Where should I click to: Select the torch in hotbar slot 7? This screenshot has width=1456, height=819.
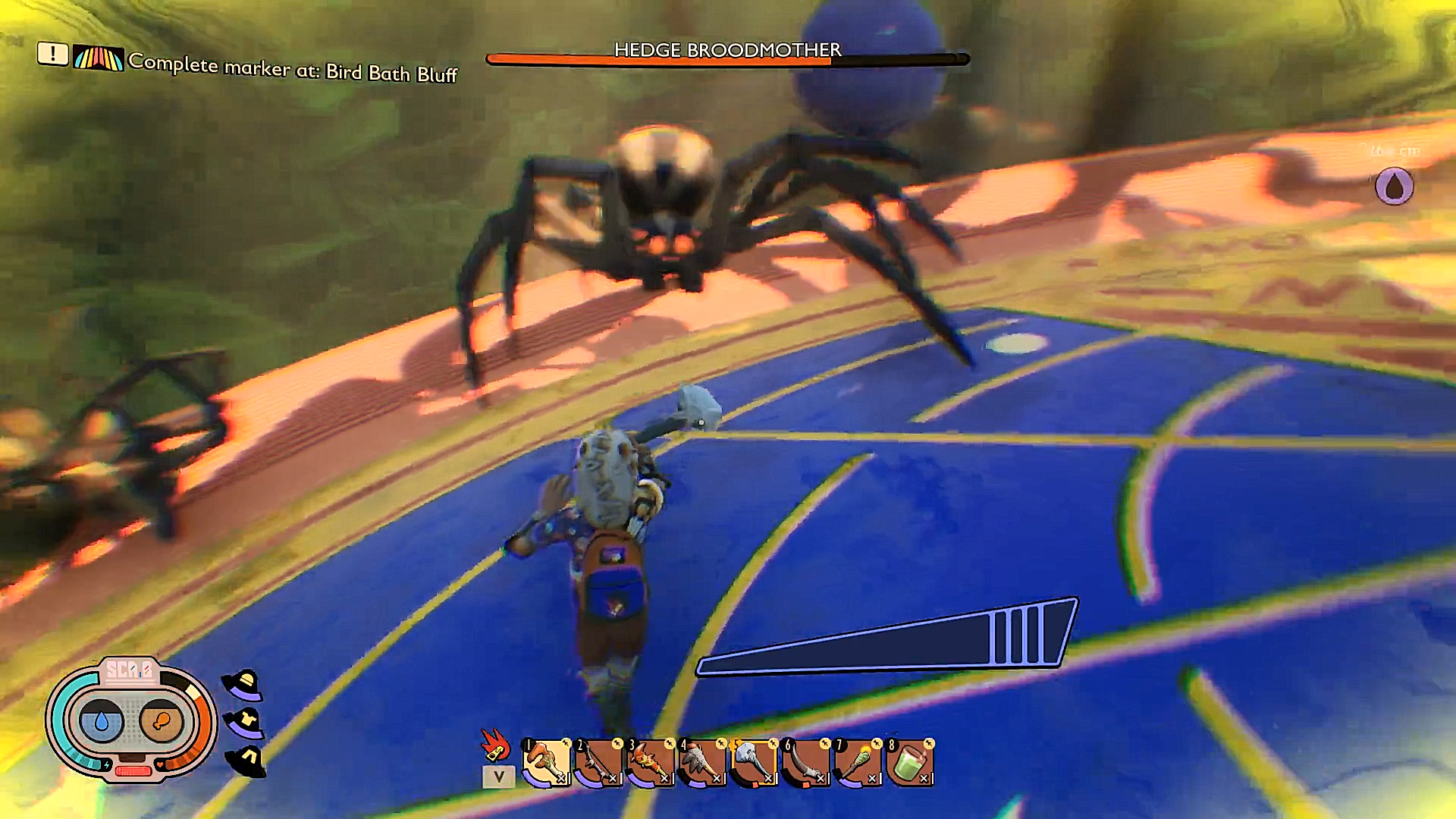click(858, 762)
